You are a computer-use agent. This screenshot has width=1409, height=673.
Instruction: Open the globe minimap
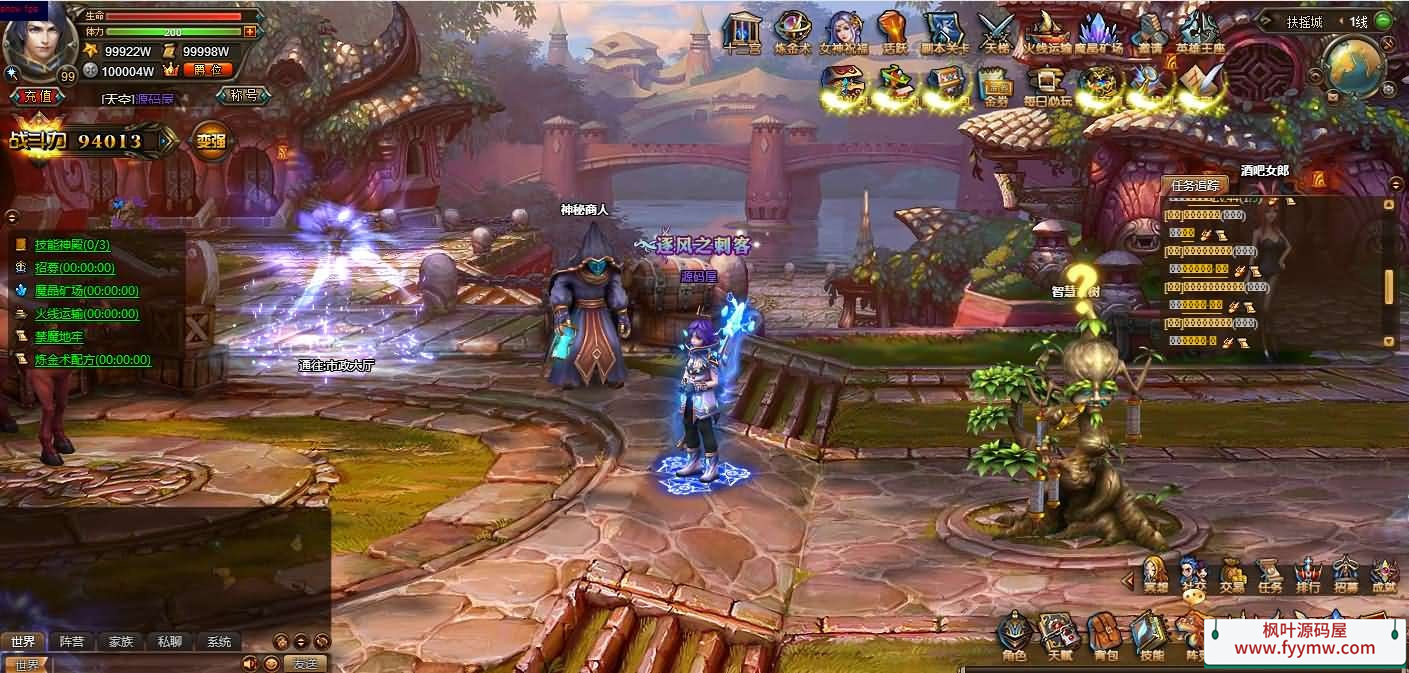coord(1352,64)
